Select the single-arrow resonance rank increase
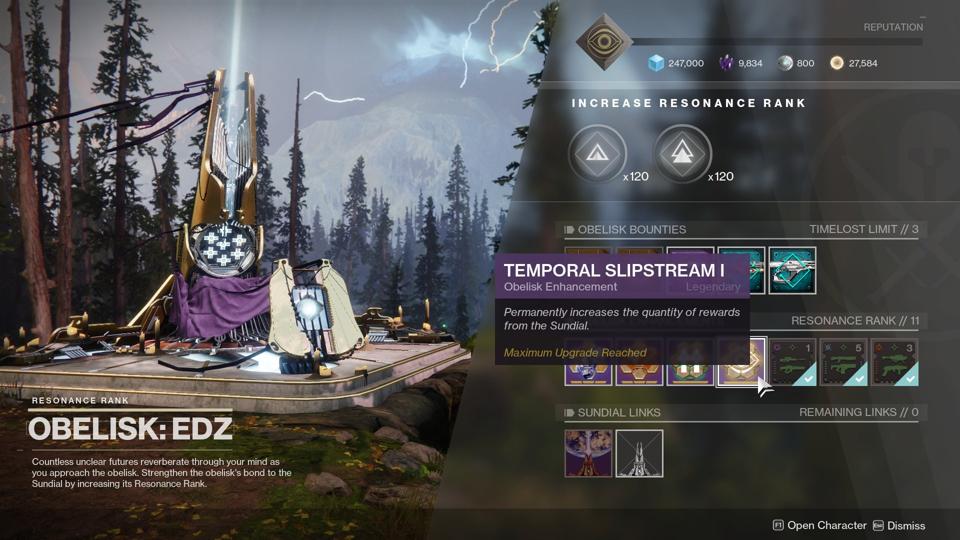 point(597,155)
